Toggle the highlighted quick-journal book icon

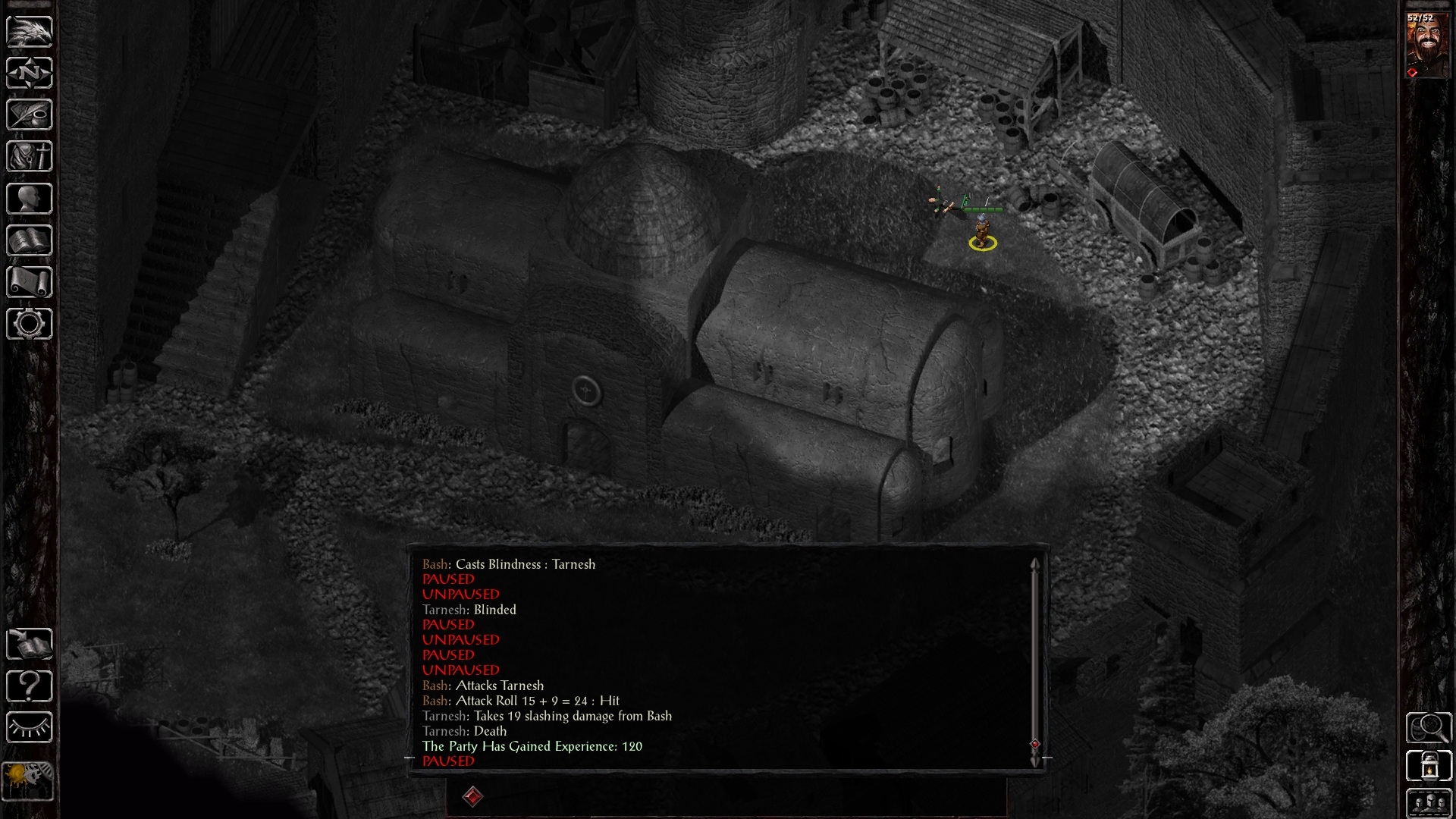pos(29,645)
